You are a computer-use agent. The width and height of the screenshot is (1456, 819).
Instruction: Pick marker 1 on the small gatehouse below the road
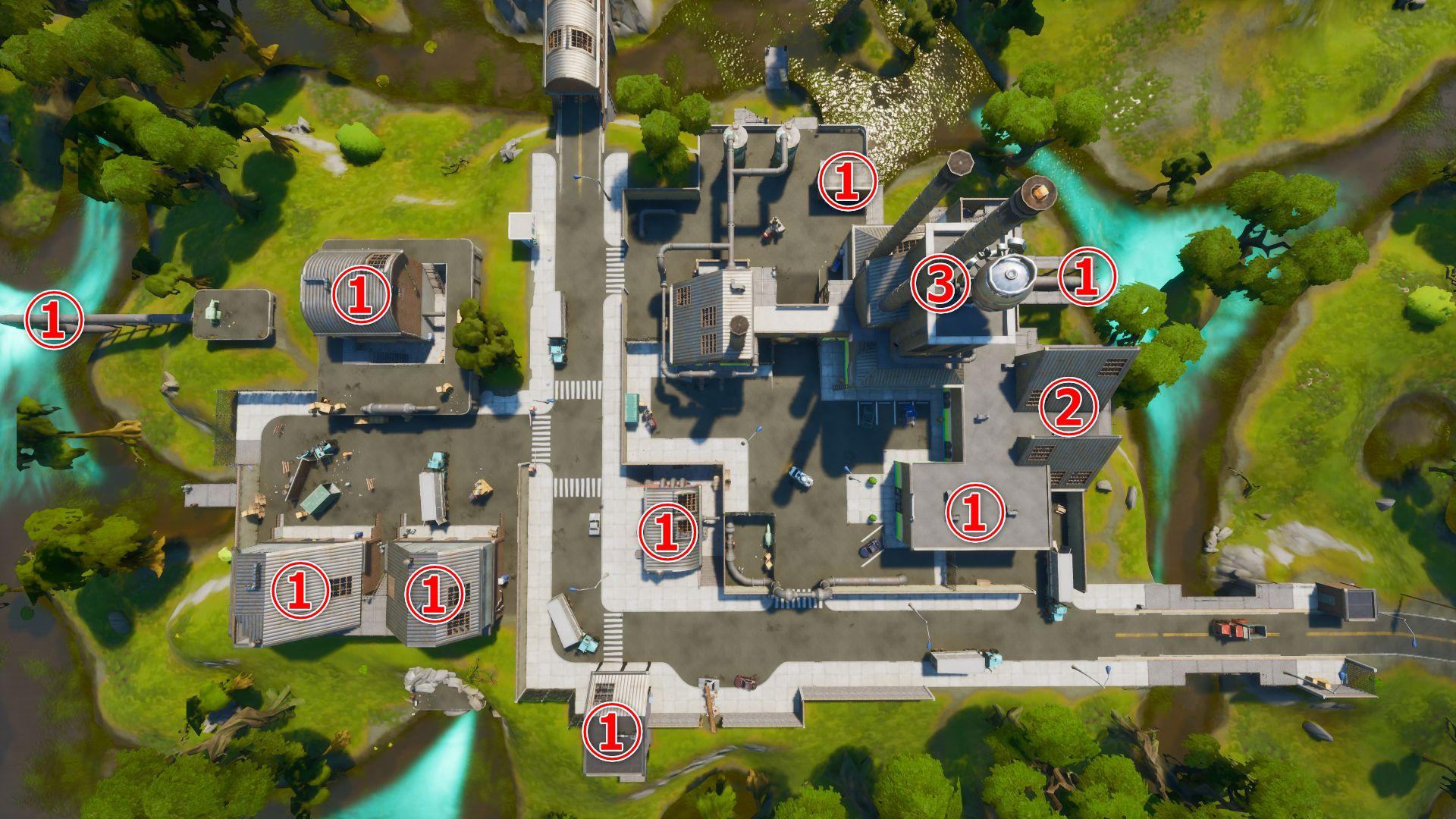613,732
